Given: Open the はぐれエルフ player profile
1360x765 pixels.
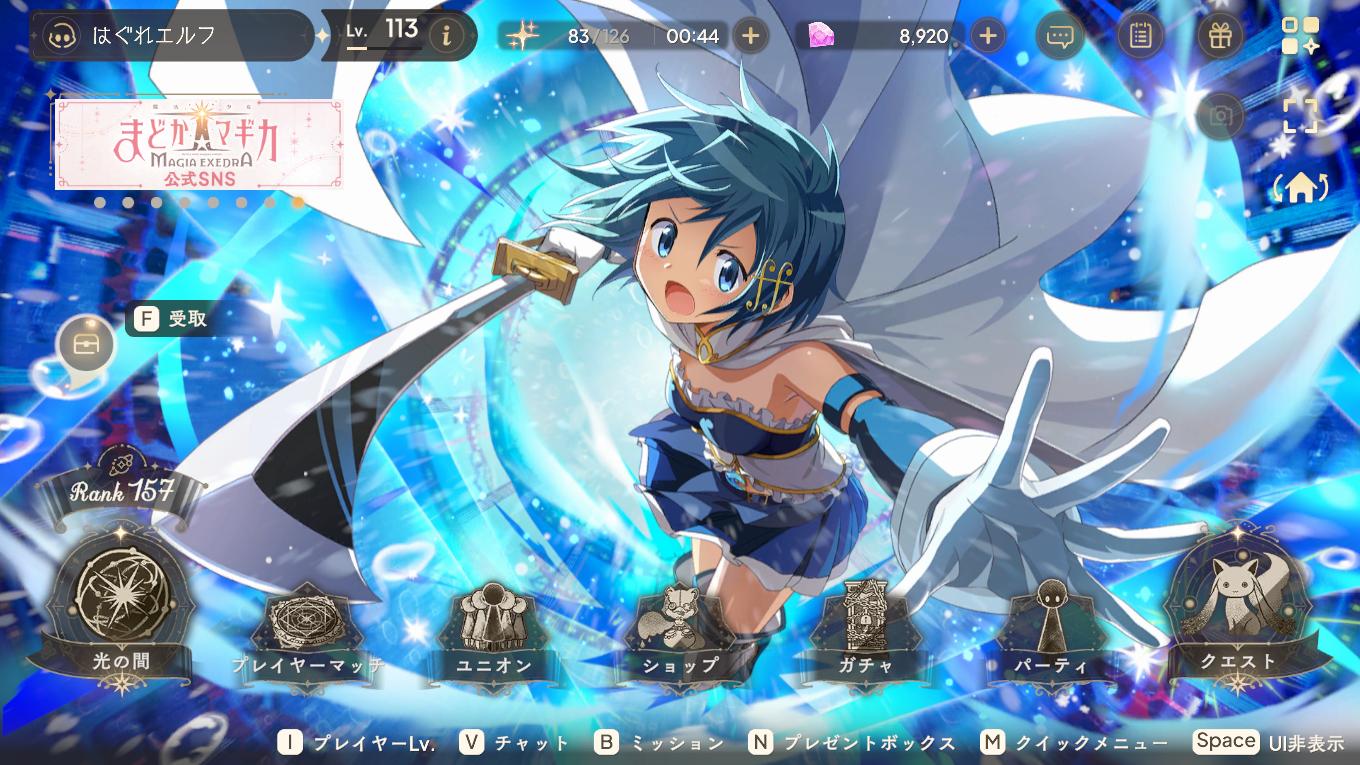Looking at the screenshot, I should click(x=170, y=36).
